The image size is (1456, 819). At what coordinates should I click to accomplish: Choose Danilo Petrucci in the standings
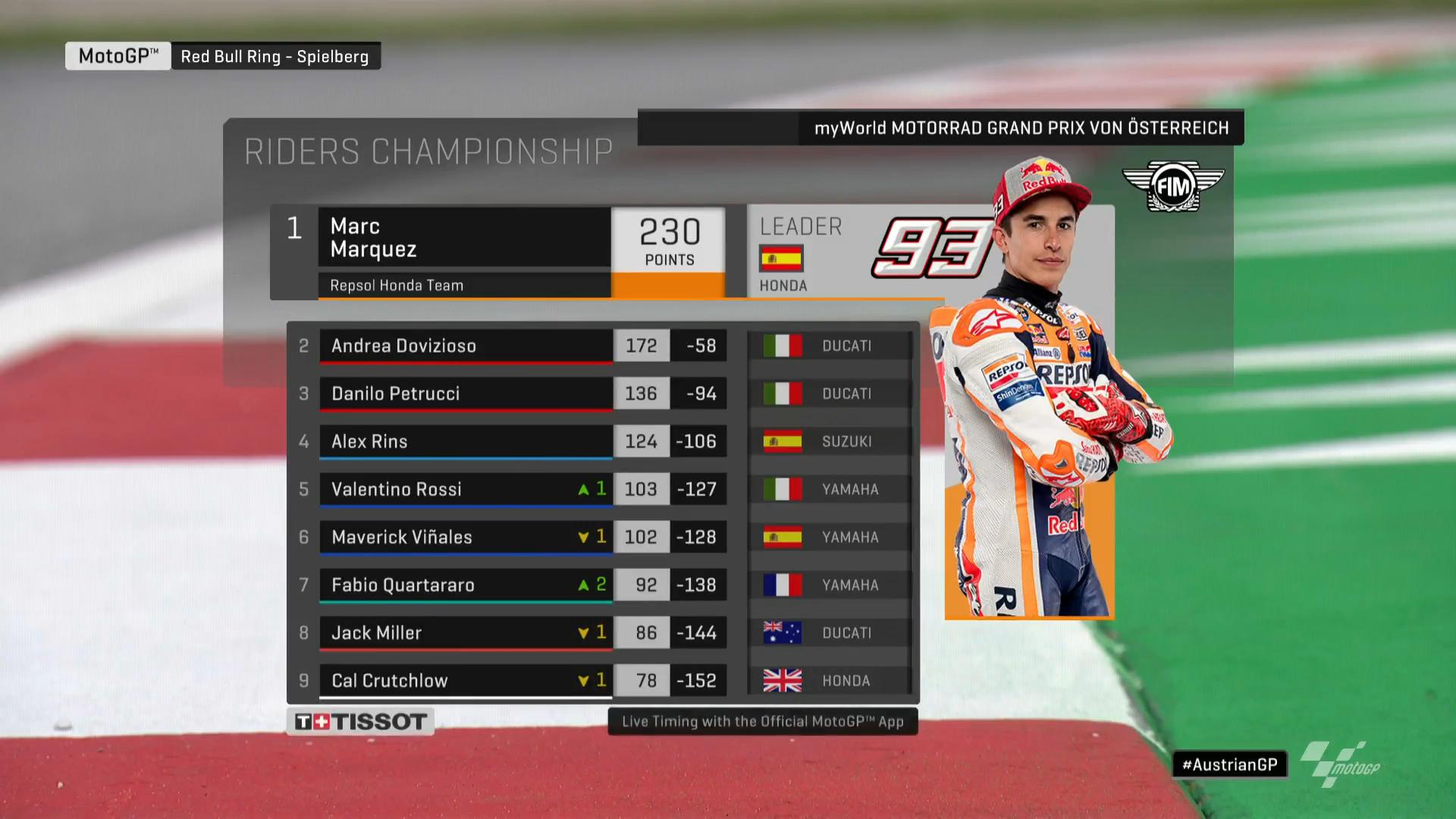465,394
